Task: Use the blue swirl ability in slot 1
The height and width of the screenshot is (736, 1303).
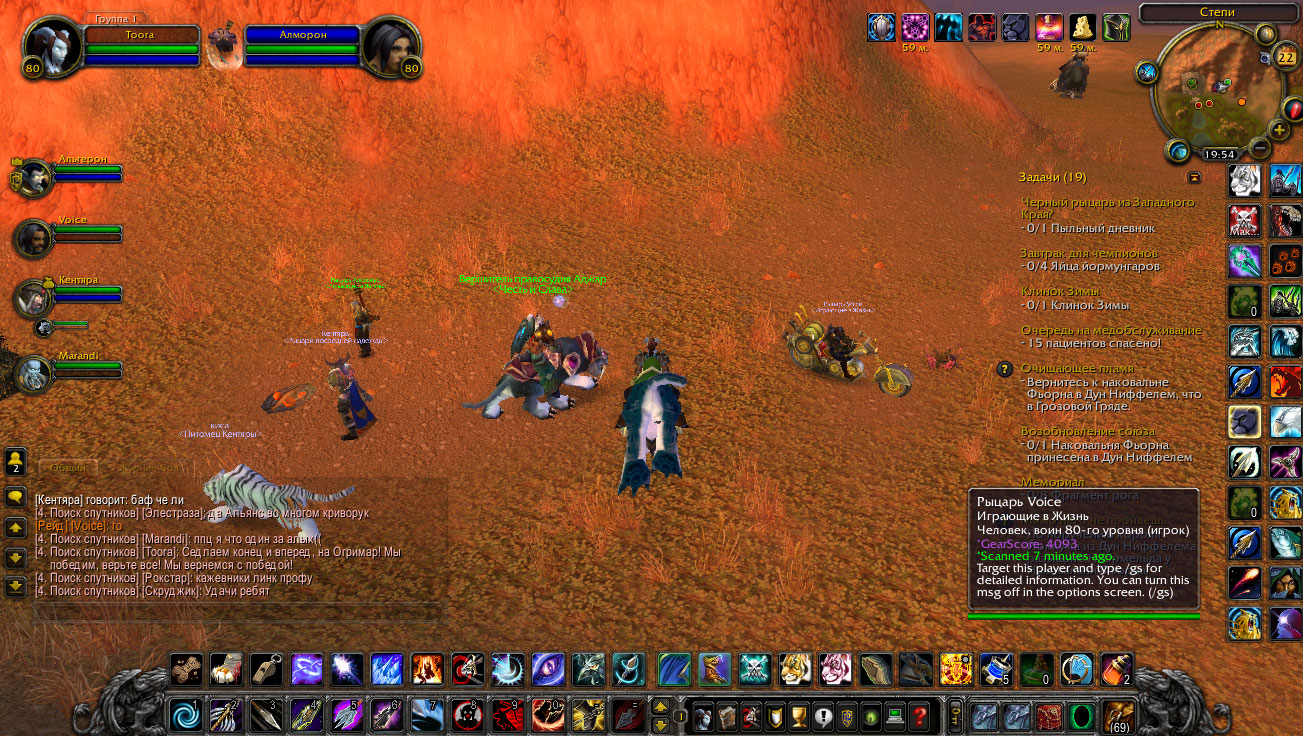Action: [x=185, y=716]
